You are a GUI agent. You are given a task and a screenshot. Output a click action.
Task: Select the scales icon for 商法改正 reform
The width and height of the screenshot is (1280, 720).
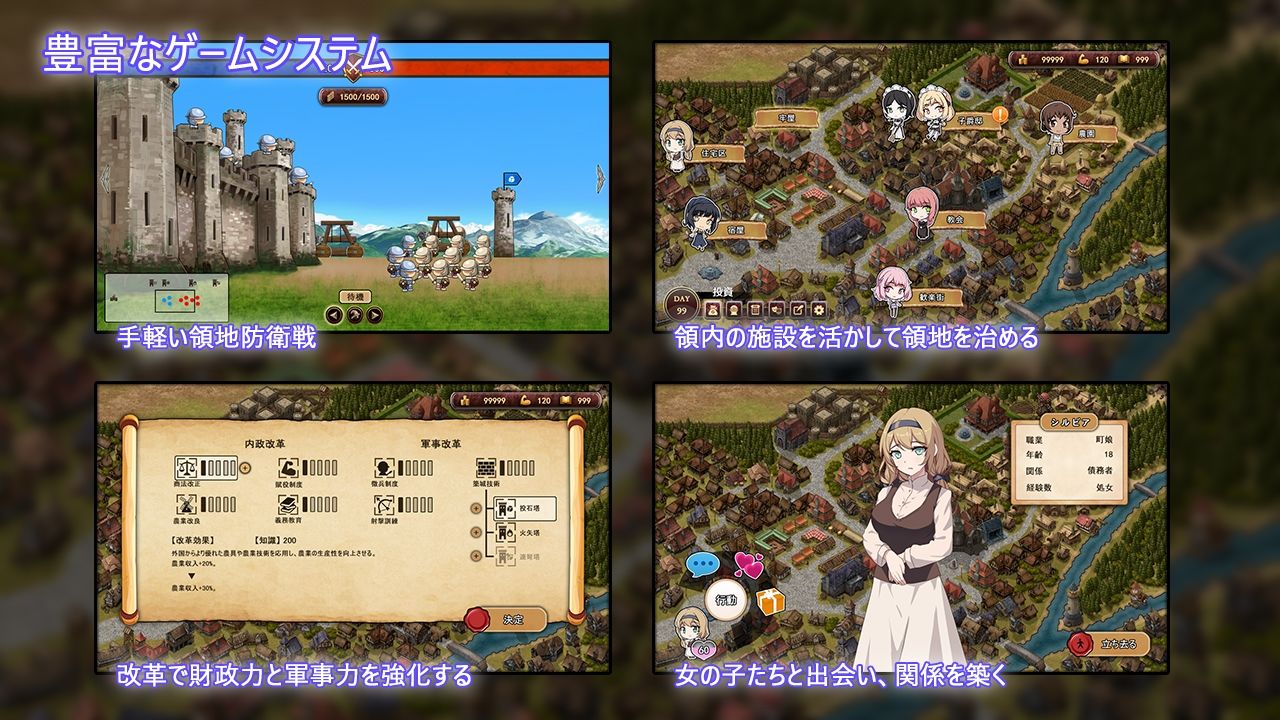click(185, 469)
